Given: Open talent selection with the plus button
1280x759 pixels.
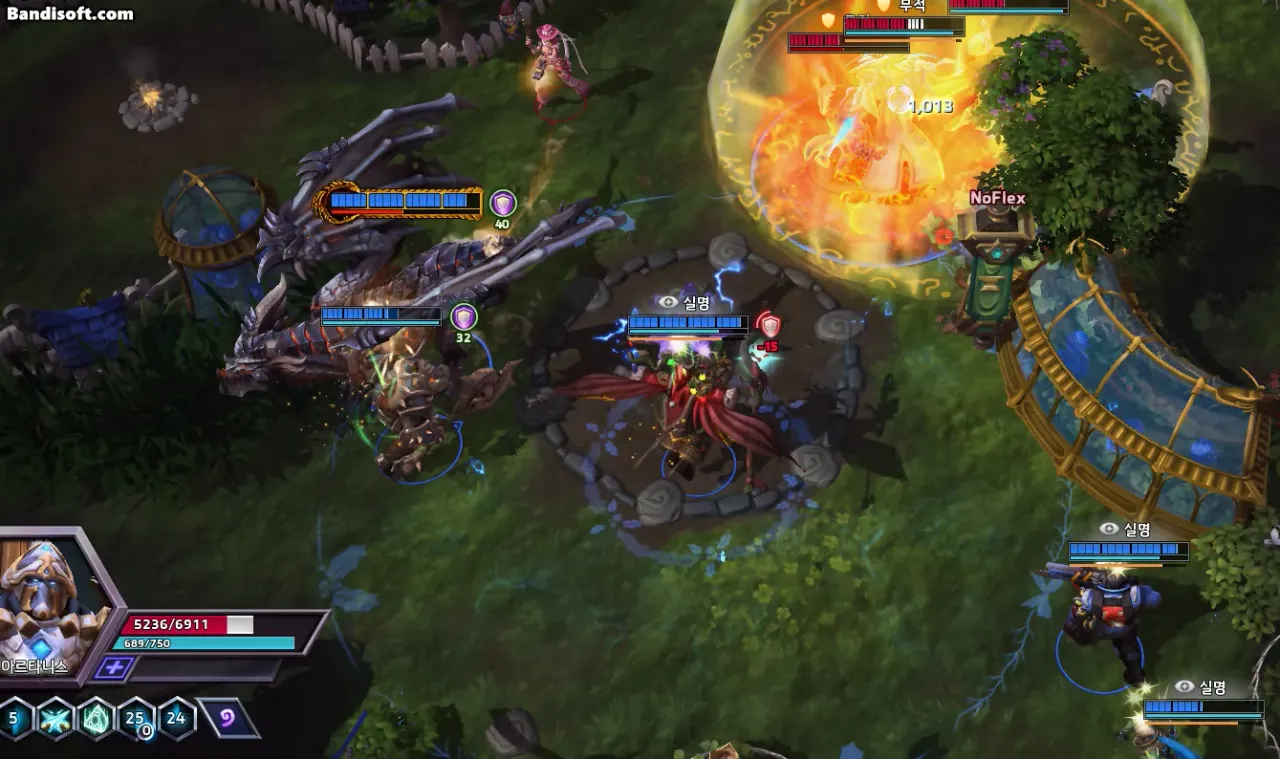Looking at the screenshot, I should click(x=114, y=668).
